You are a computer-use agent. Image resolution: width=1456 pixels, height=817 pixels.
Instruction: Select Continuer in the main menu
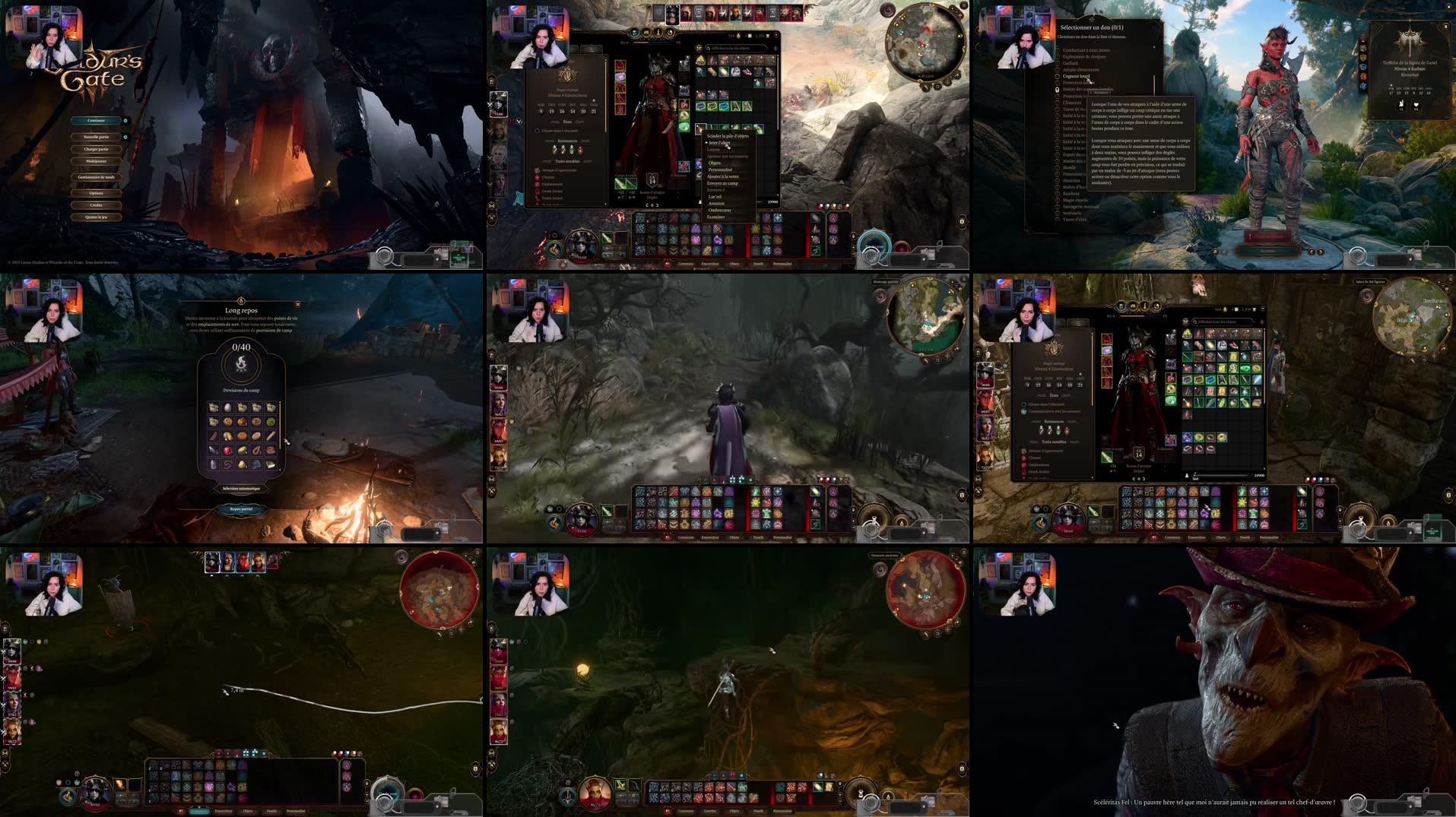(97, 120)
